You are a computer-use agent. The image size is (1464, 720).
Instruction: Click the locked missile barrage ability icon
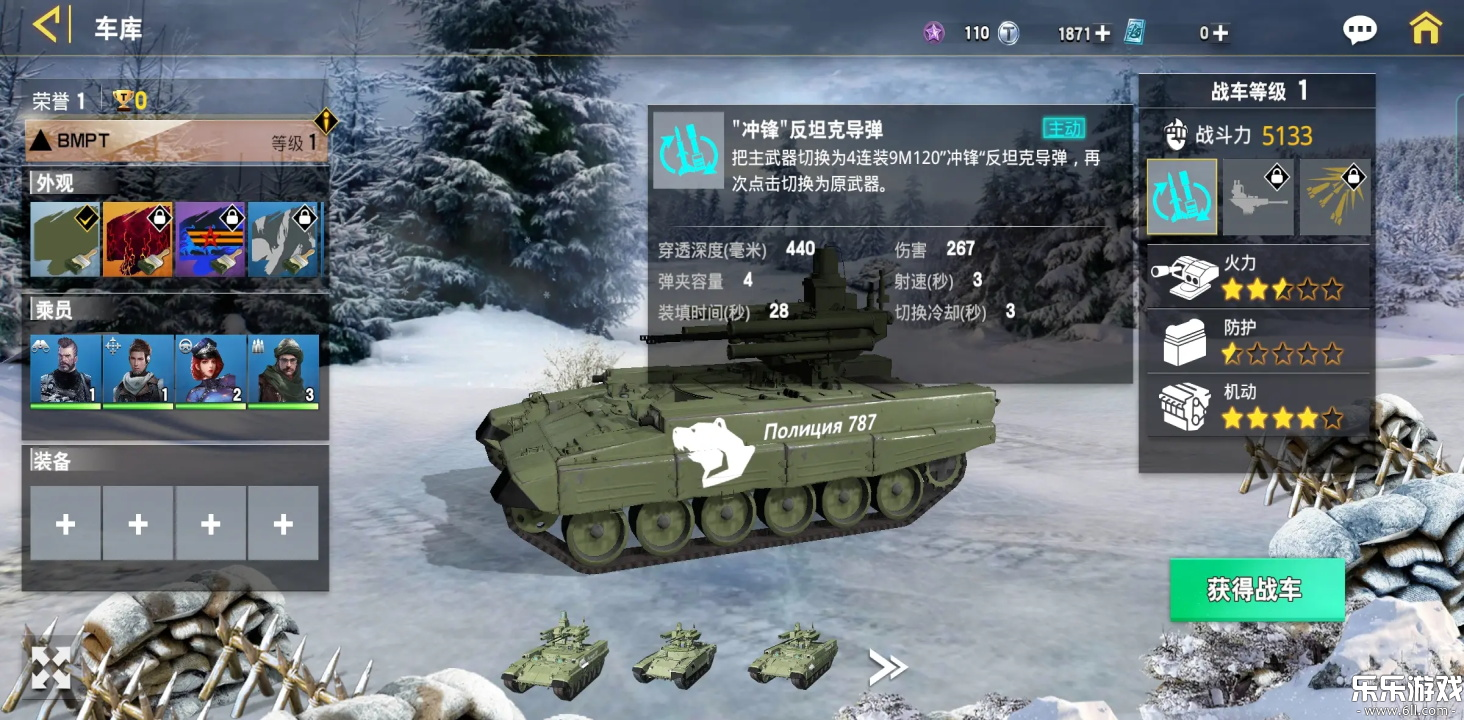click(x=1334, y=195)
